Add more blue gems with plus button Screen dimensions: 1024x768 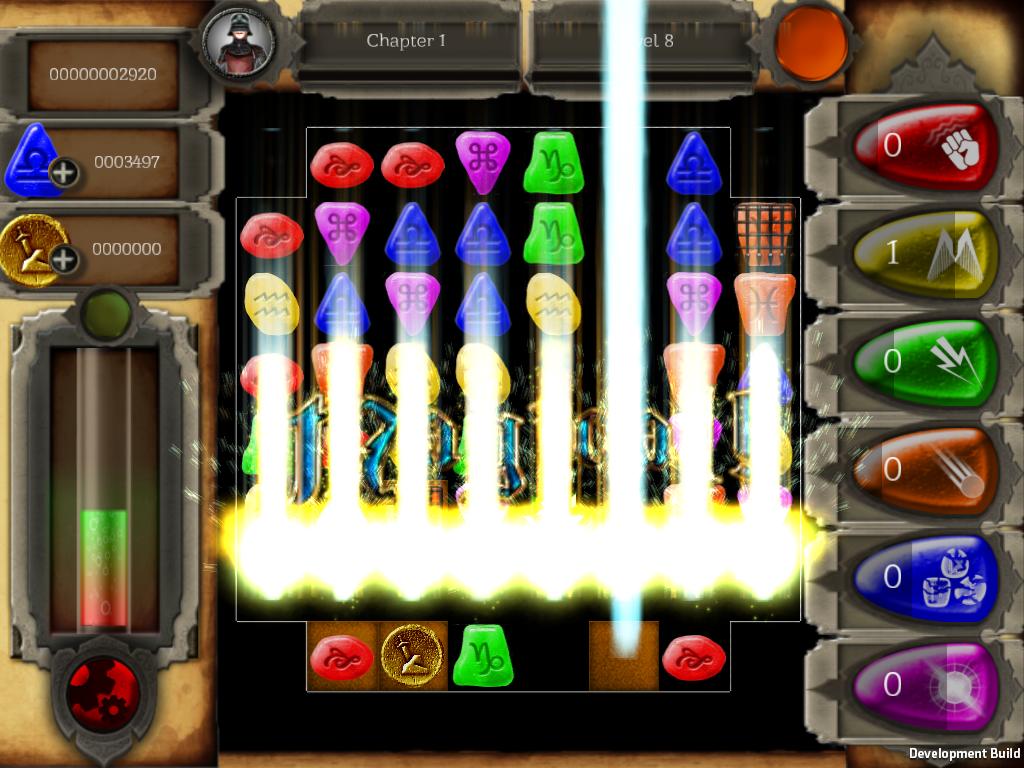[64, 173]
